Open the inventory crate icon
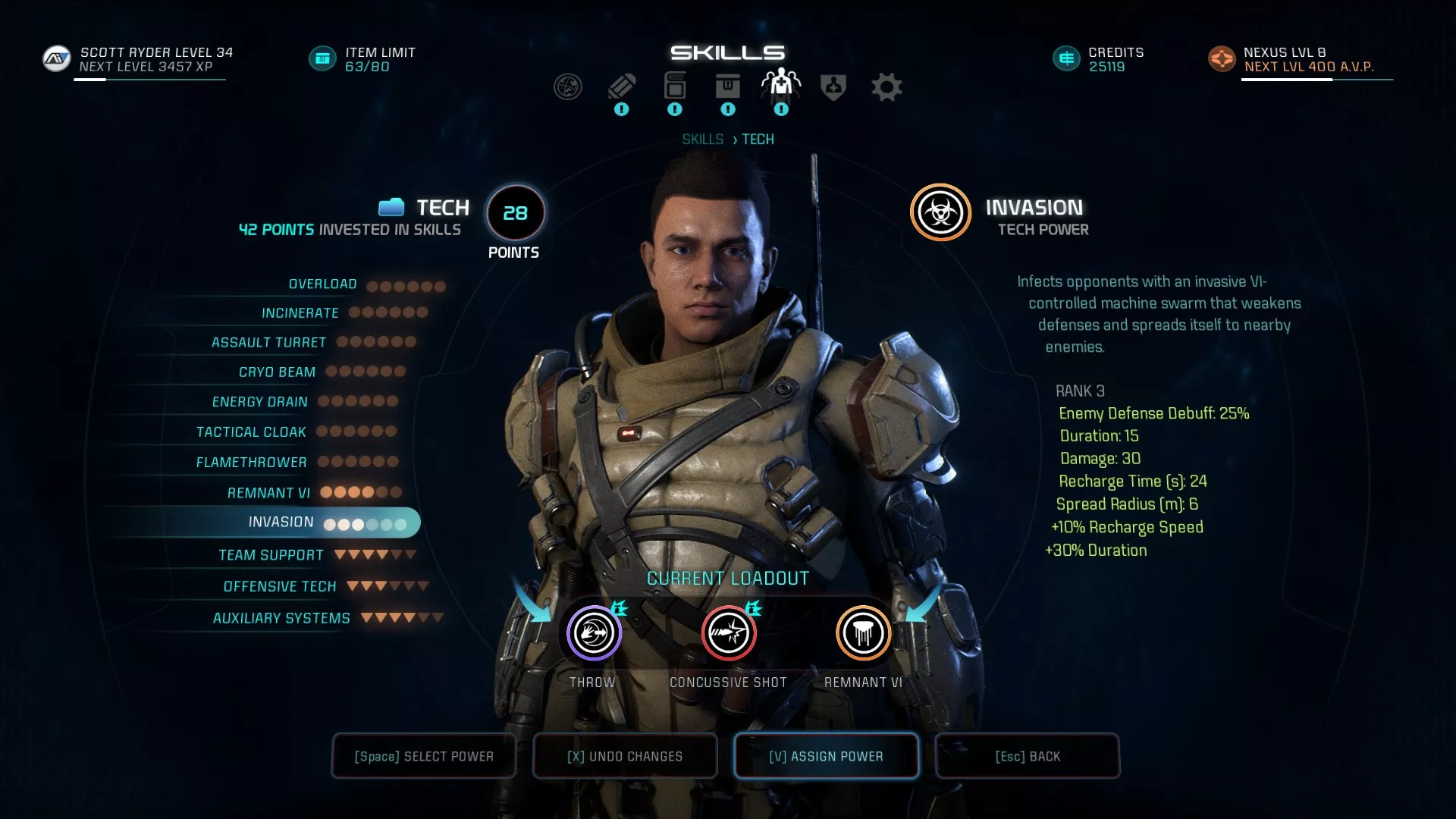1456x819 pixels. 728,86
